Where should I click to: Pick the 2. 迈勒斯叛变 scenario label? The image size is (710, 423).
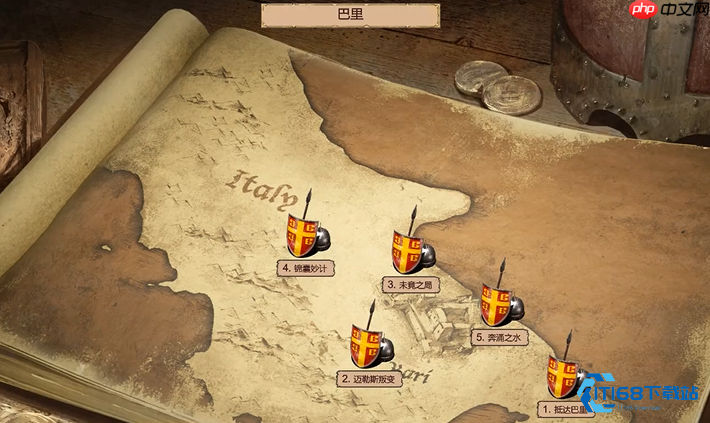(x=370, y=379)
